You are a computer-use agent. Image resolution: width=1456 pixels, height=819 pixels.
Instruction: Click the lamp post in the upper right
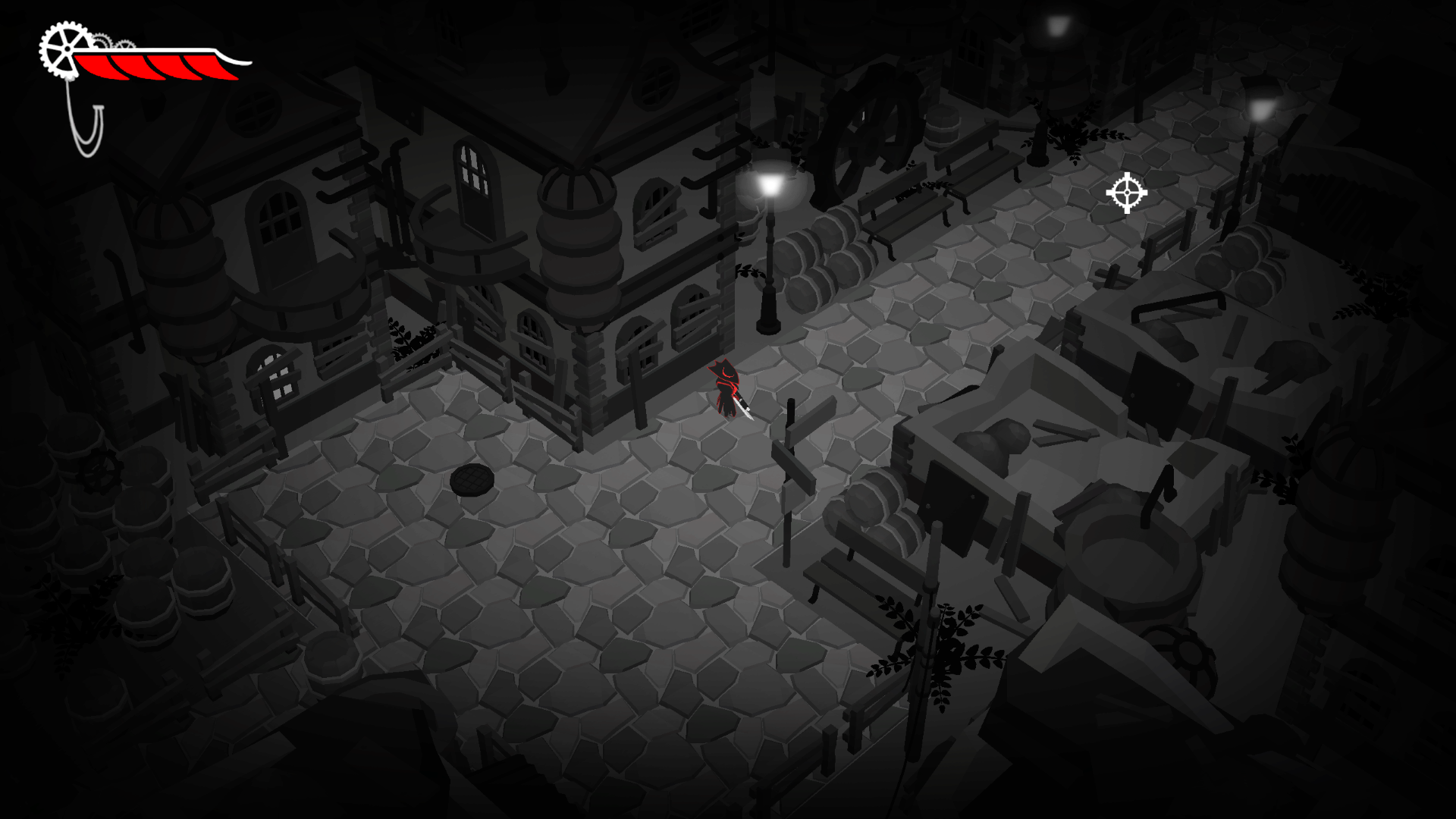click(x=1260, y=110)
